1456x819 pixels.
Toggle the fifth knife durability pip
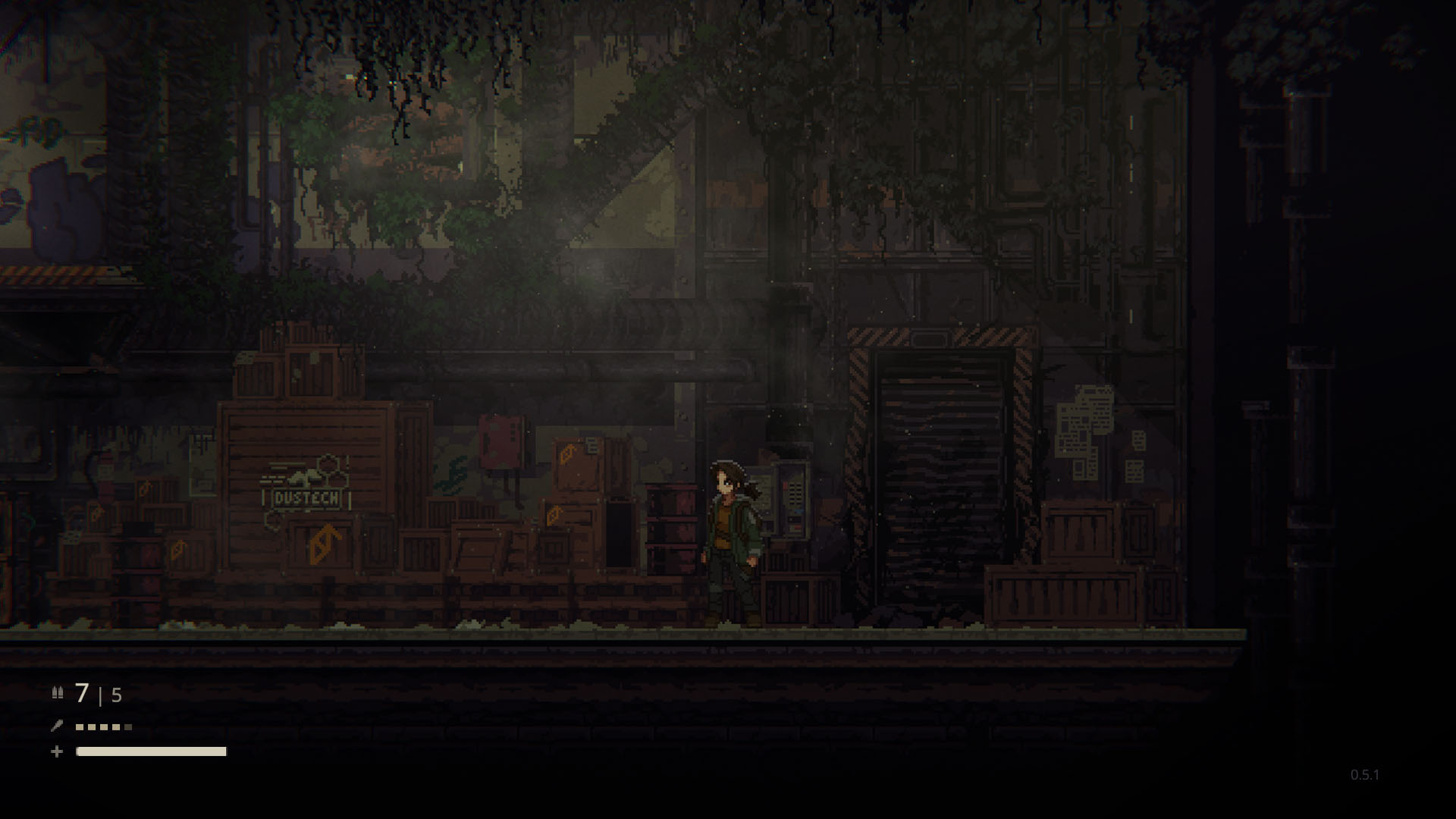point(128,726)
